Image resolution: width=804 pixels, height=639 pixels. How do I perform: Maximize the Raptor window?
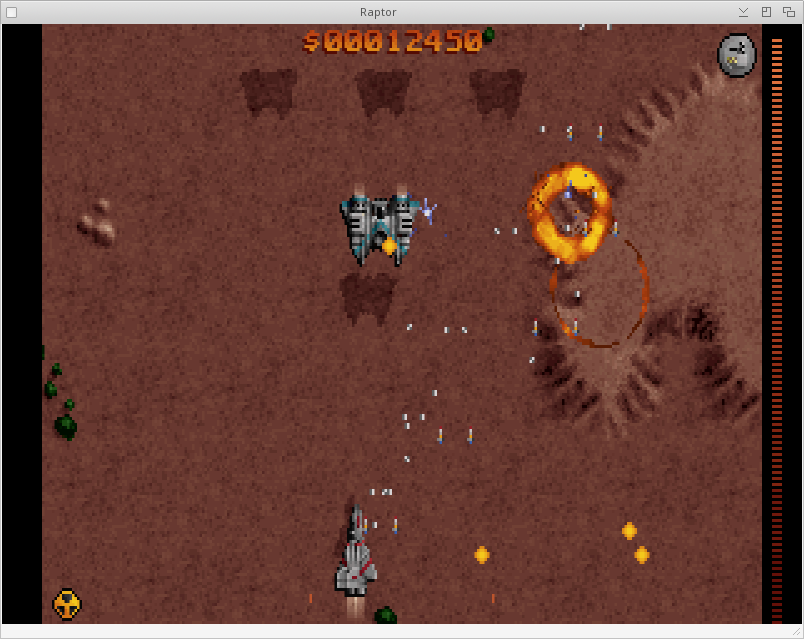[x=766, y=12]
